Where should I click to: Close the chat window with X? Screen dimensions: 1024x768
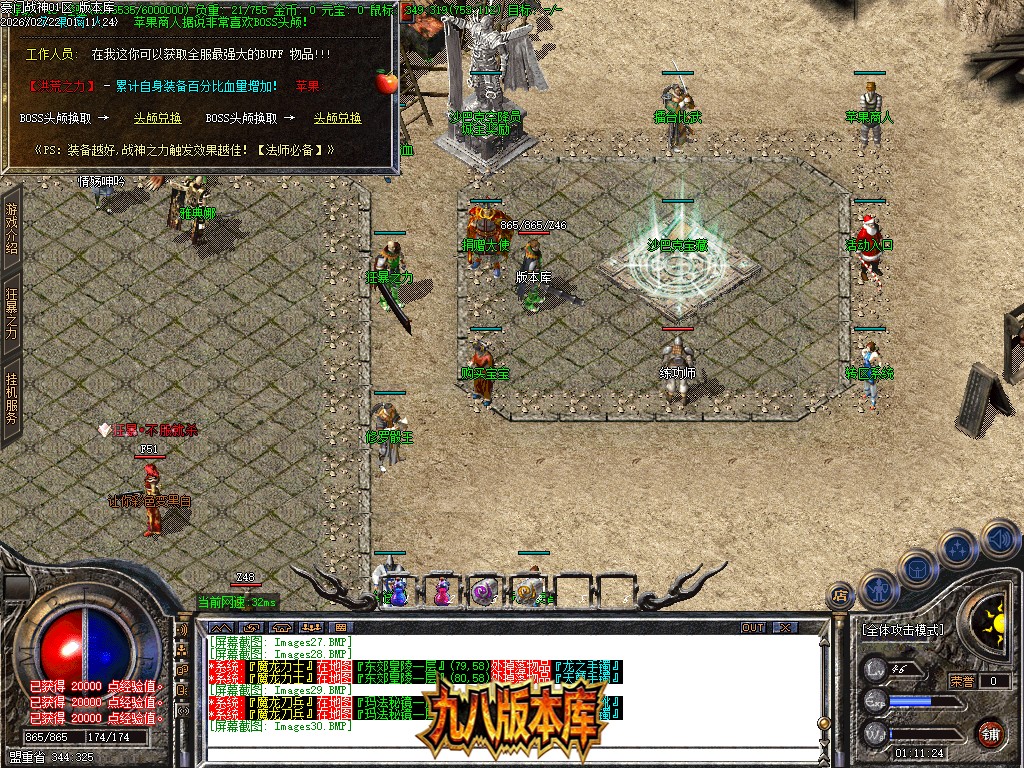[x=785, y=627]
